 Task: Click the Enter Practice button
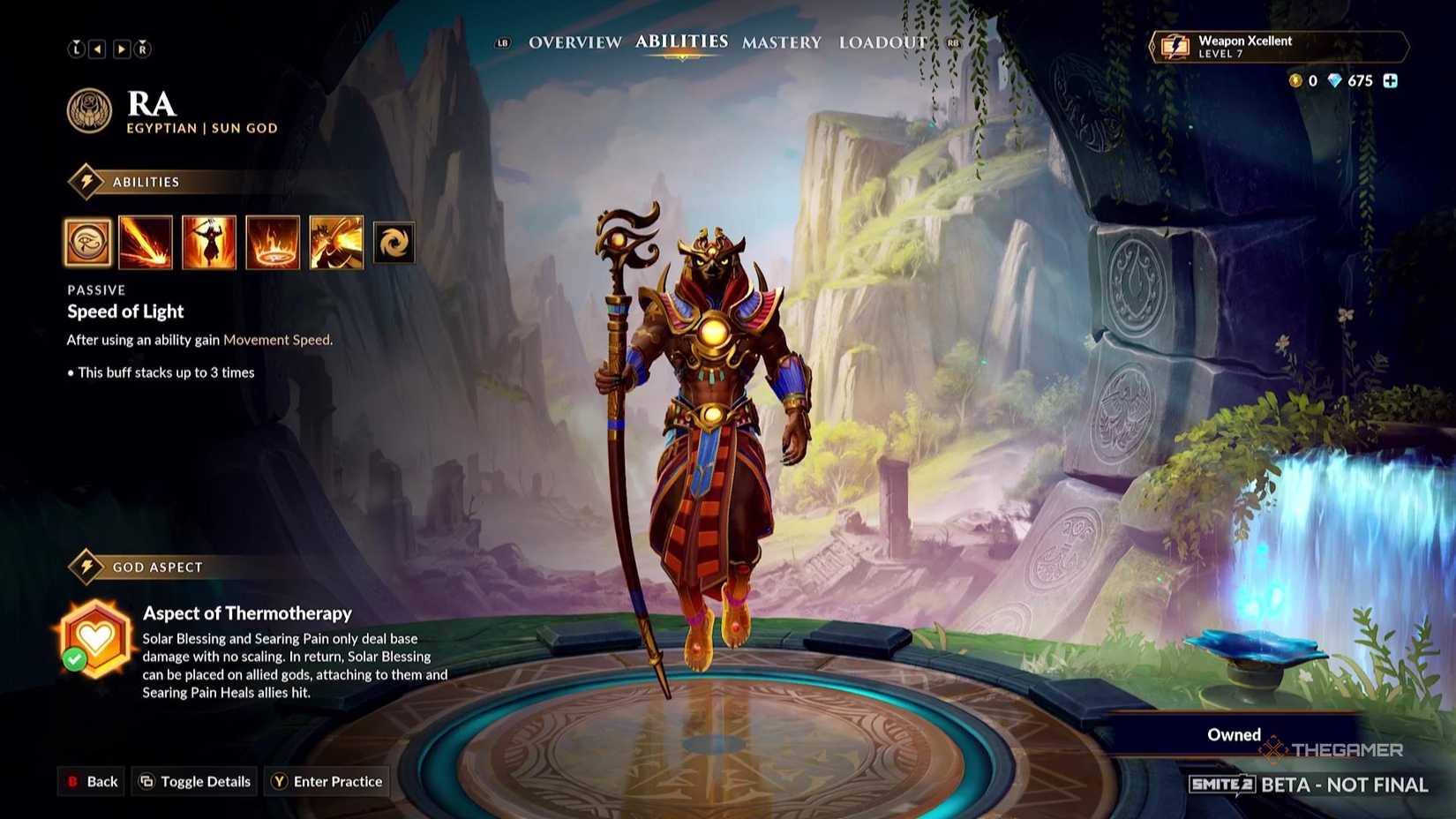326,781
